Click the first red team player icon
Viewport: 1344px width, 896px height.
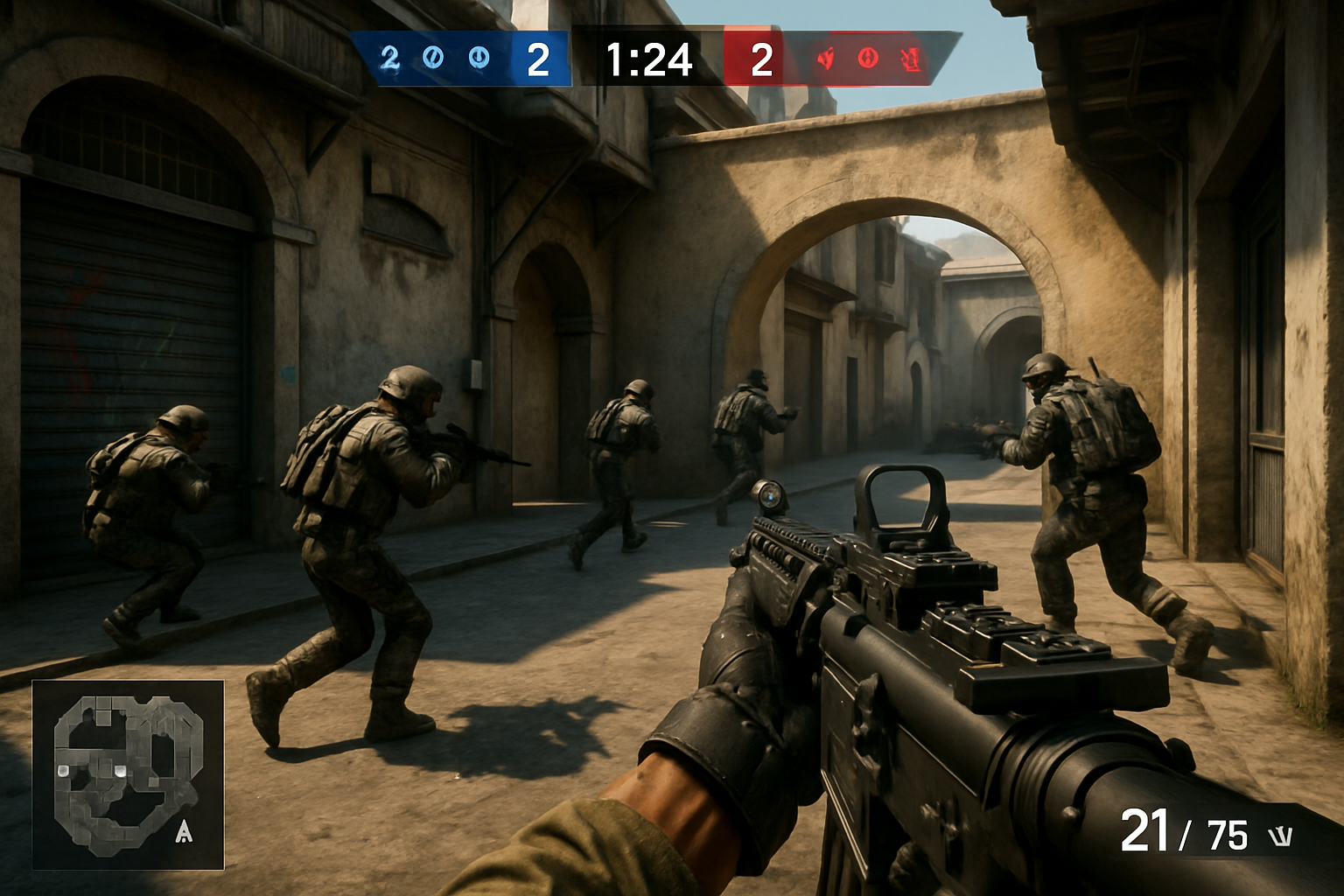pos(824,58)
